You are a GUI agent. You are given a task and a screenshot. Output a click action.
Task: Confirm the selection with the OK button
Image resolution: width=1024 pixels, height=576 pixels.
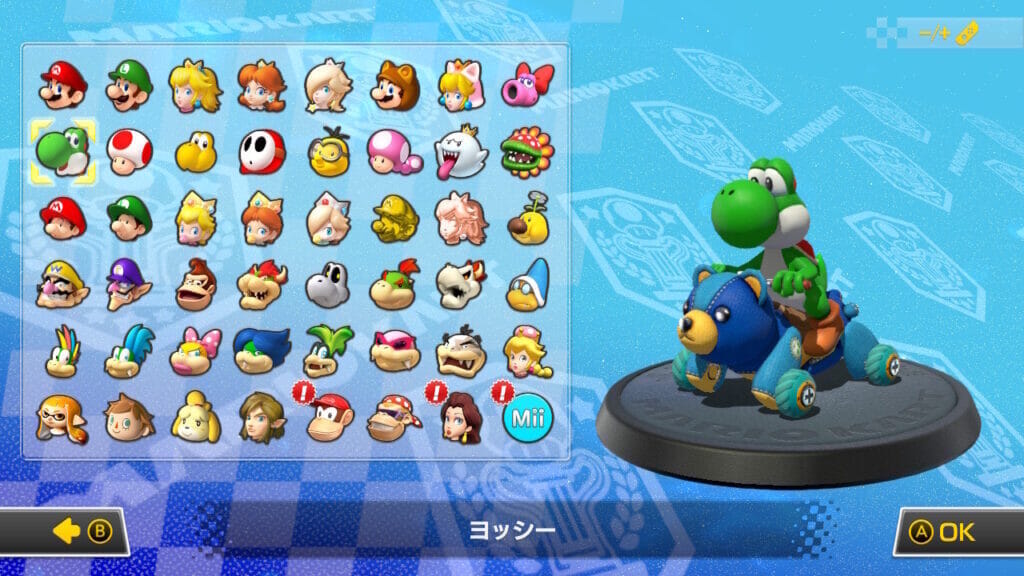956,532
